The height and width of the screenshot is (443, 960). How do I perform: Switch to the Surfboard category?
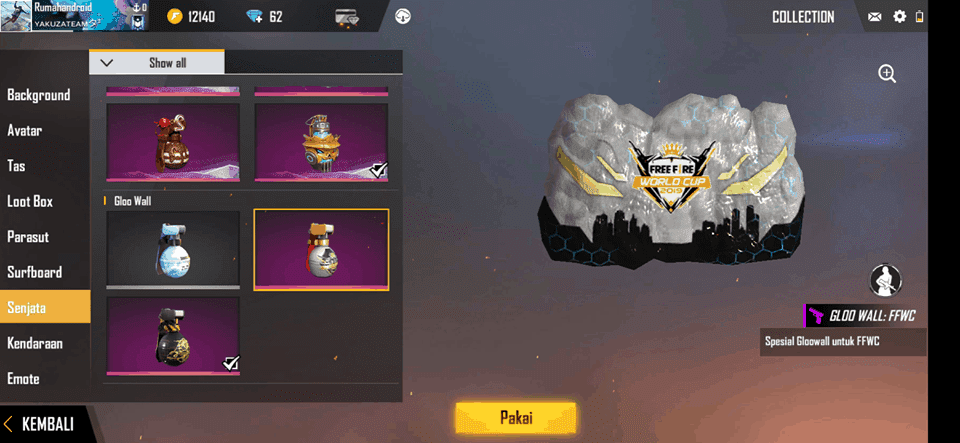[x=34, y=272]
